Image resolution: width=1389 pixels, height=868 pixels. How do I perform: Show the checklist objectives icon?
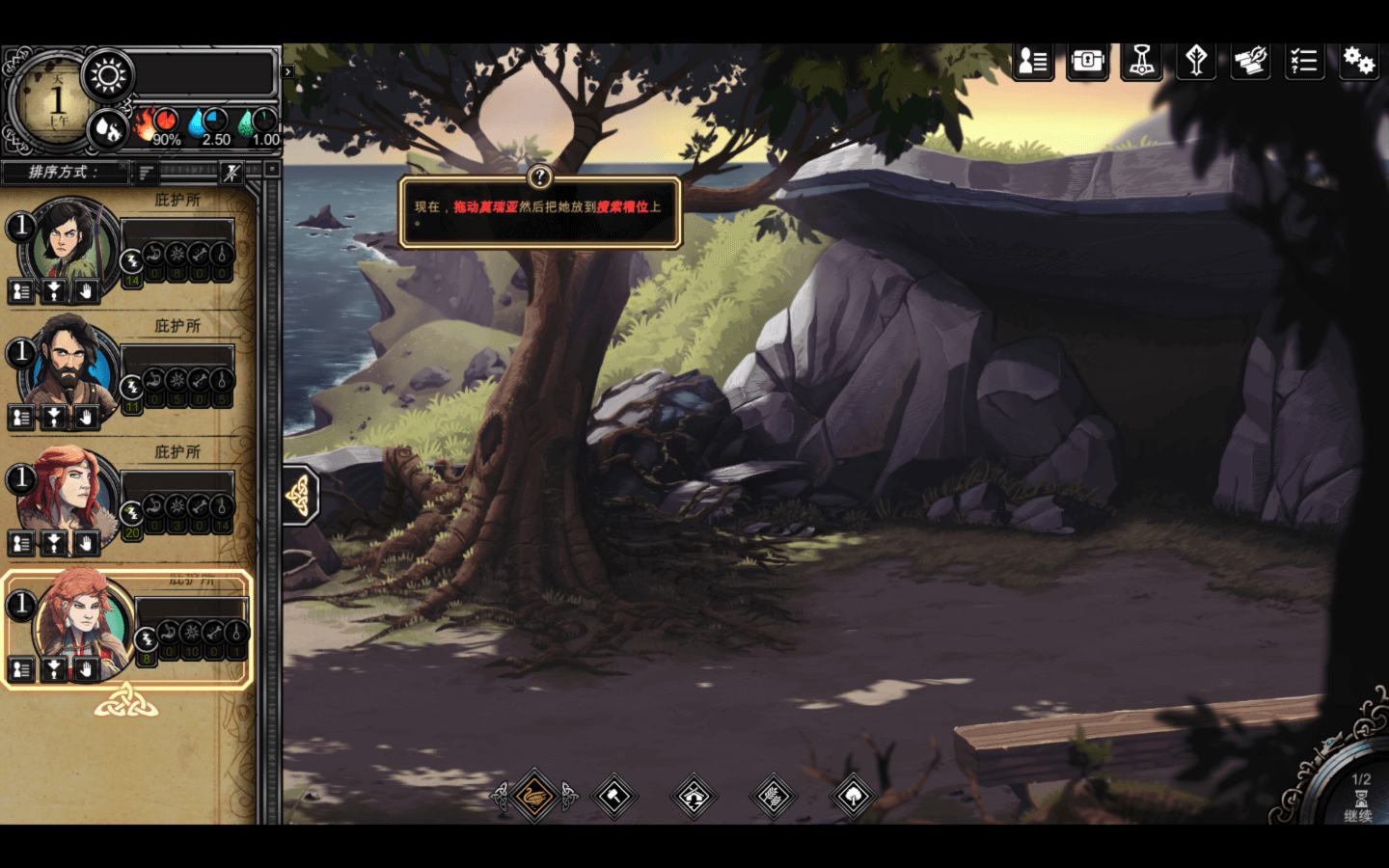pos(1304,62)
